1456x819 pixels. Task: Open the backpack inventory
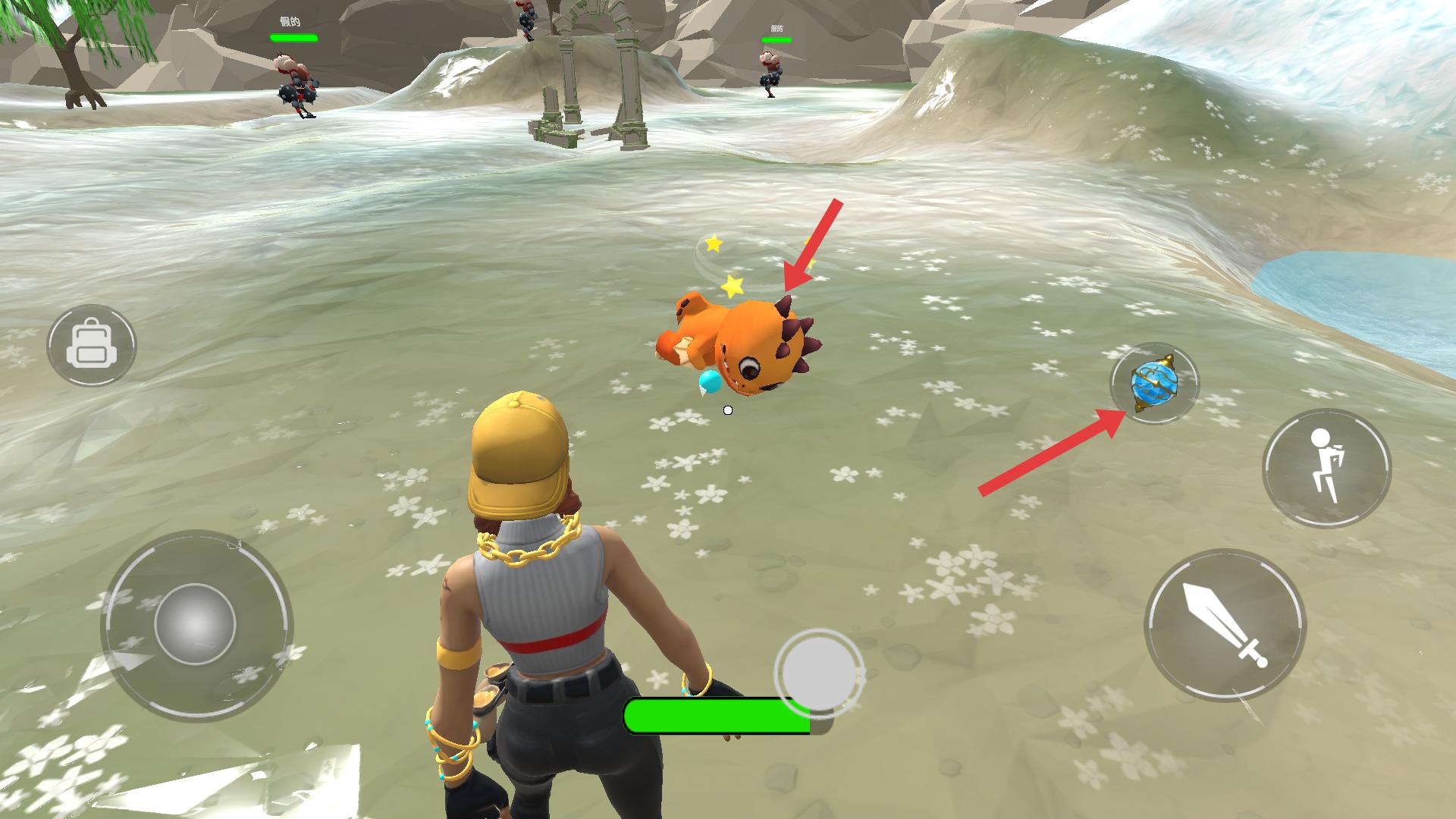click(x=91, y=346)
